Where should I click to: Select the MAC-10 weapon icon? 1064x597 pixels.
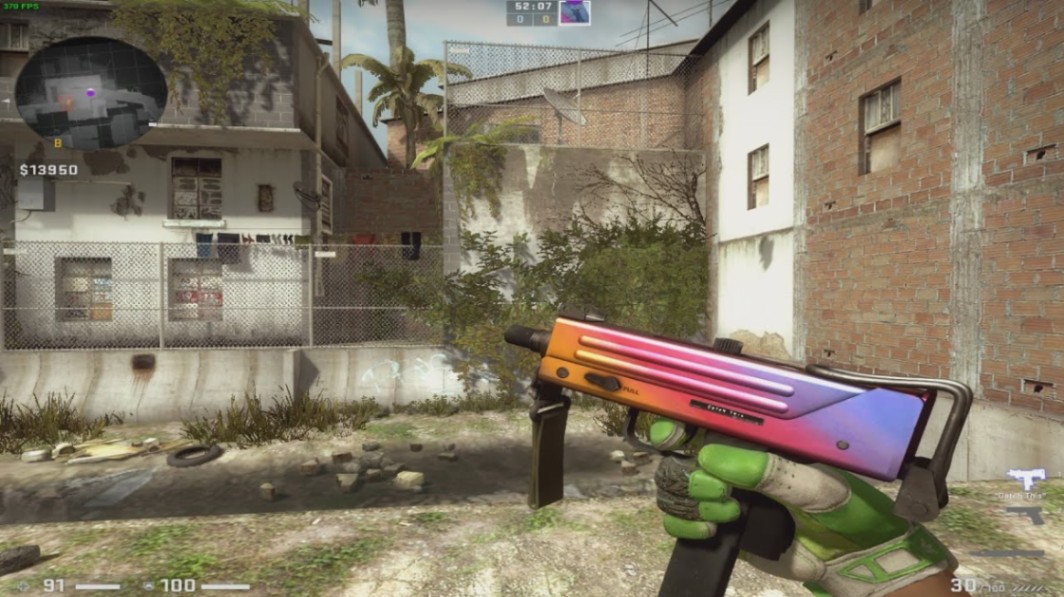(x=1025, y=478)
